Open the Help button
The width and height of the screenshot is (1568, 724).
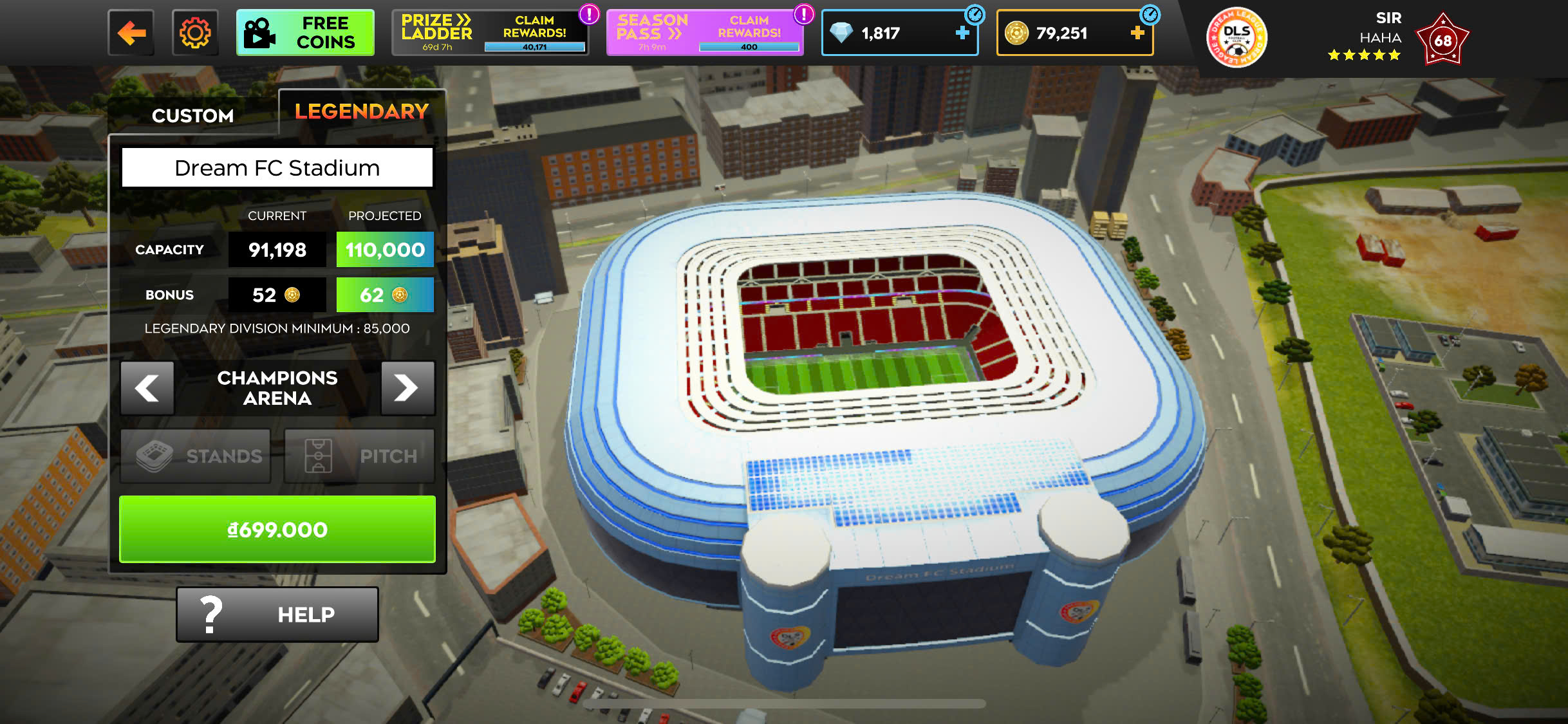coord(277,615)
